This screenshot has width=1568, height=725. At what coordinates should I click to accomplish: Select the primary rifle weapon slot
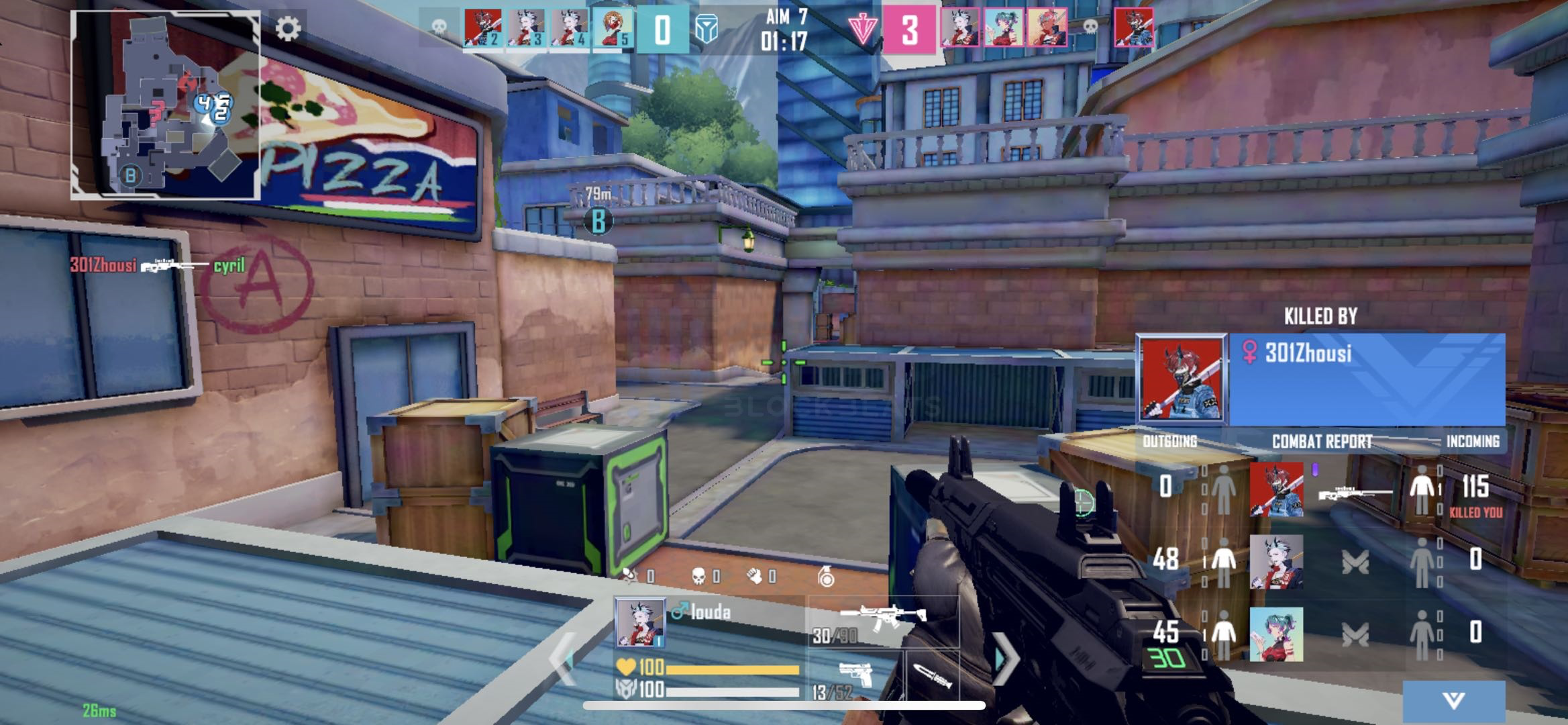tap(882, 621)
